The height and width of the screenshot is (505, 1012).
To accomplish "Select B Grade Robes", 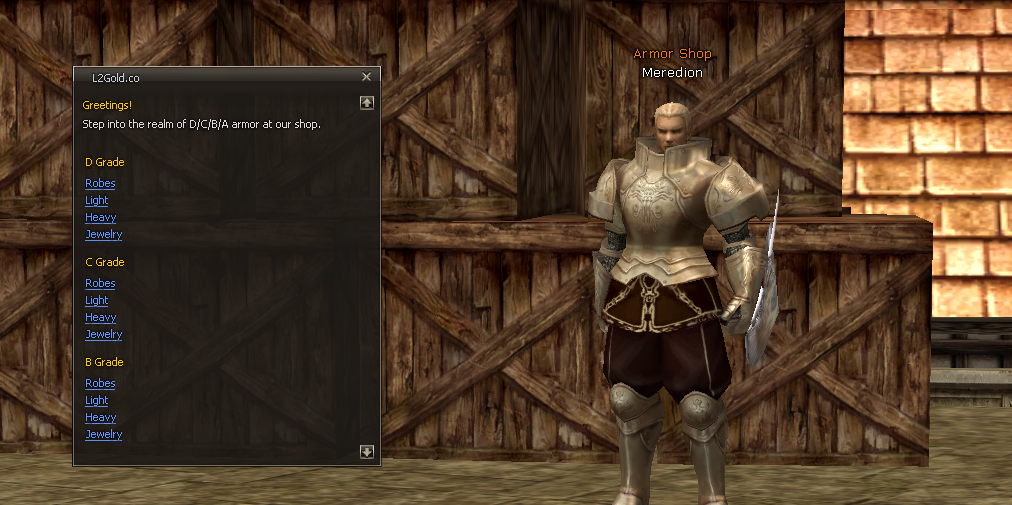I will click(x=100, y=384).
